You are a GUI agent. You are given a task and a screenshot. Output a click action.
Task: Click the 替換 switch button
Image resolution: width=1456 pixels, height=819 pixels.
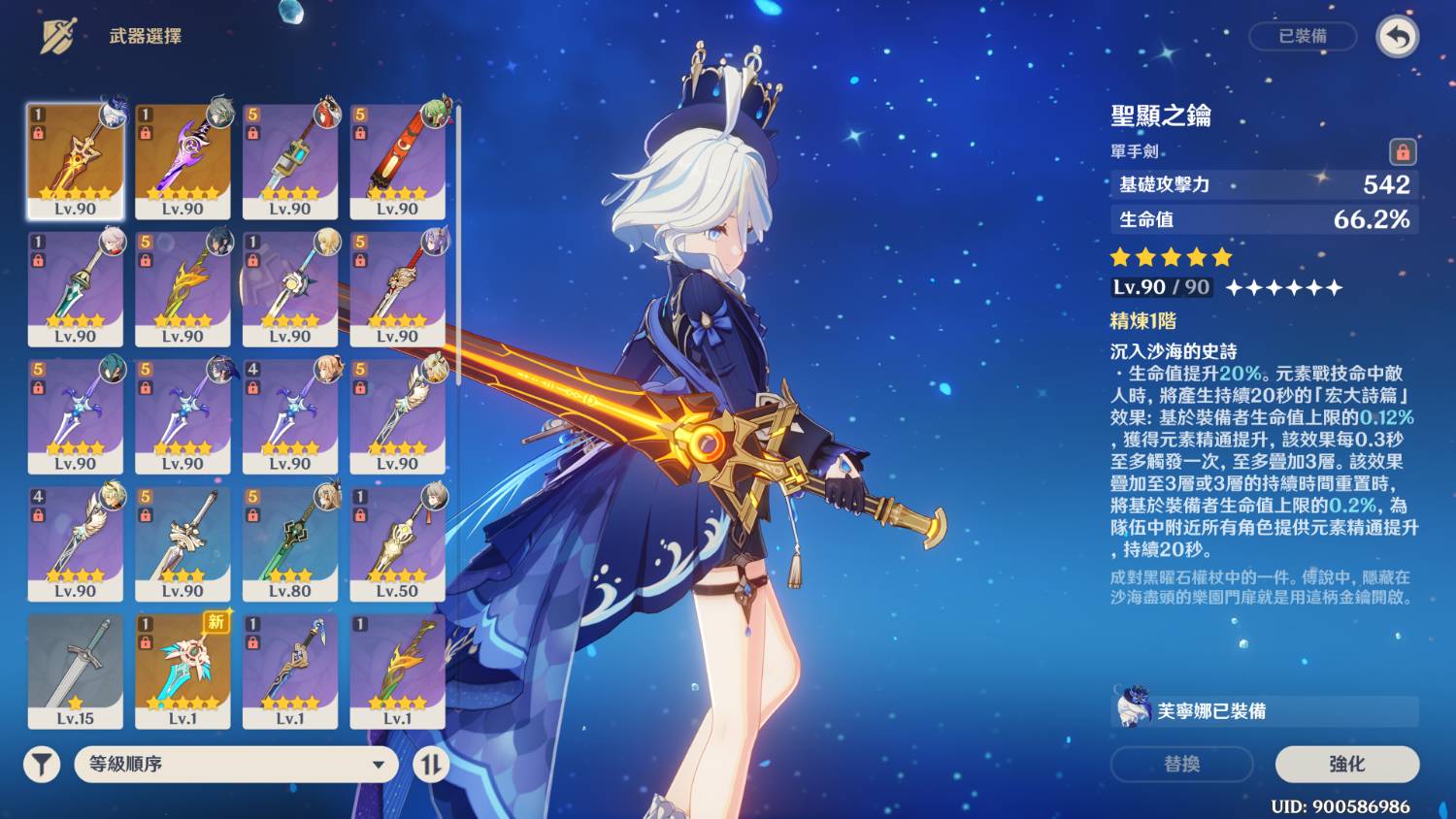coord(1181,764)
